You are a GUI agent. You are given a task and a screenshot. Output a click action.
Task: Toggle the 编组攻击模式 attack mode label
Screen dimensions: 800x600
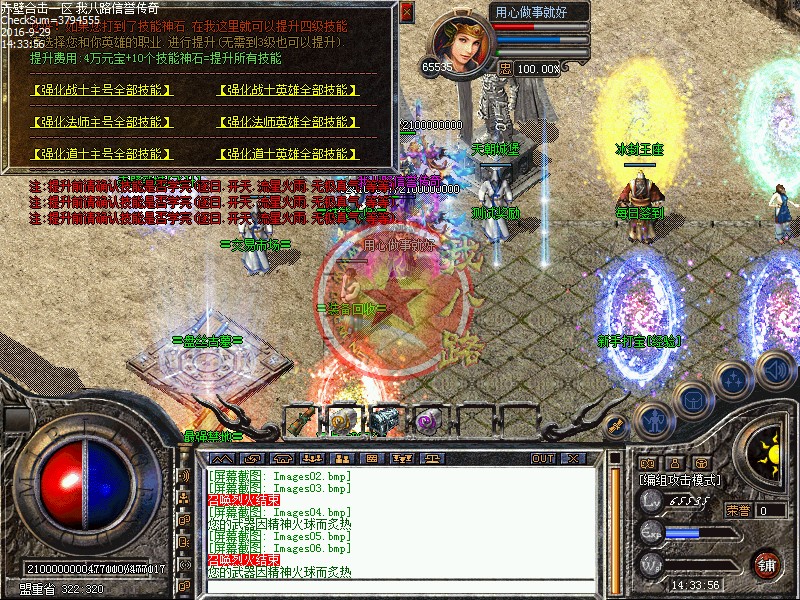[680, 480]
